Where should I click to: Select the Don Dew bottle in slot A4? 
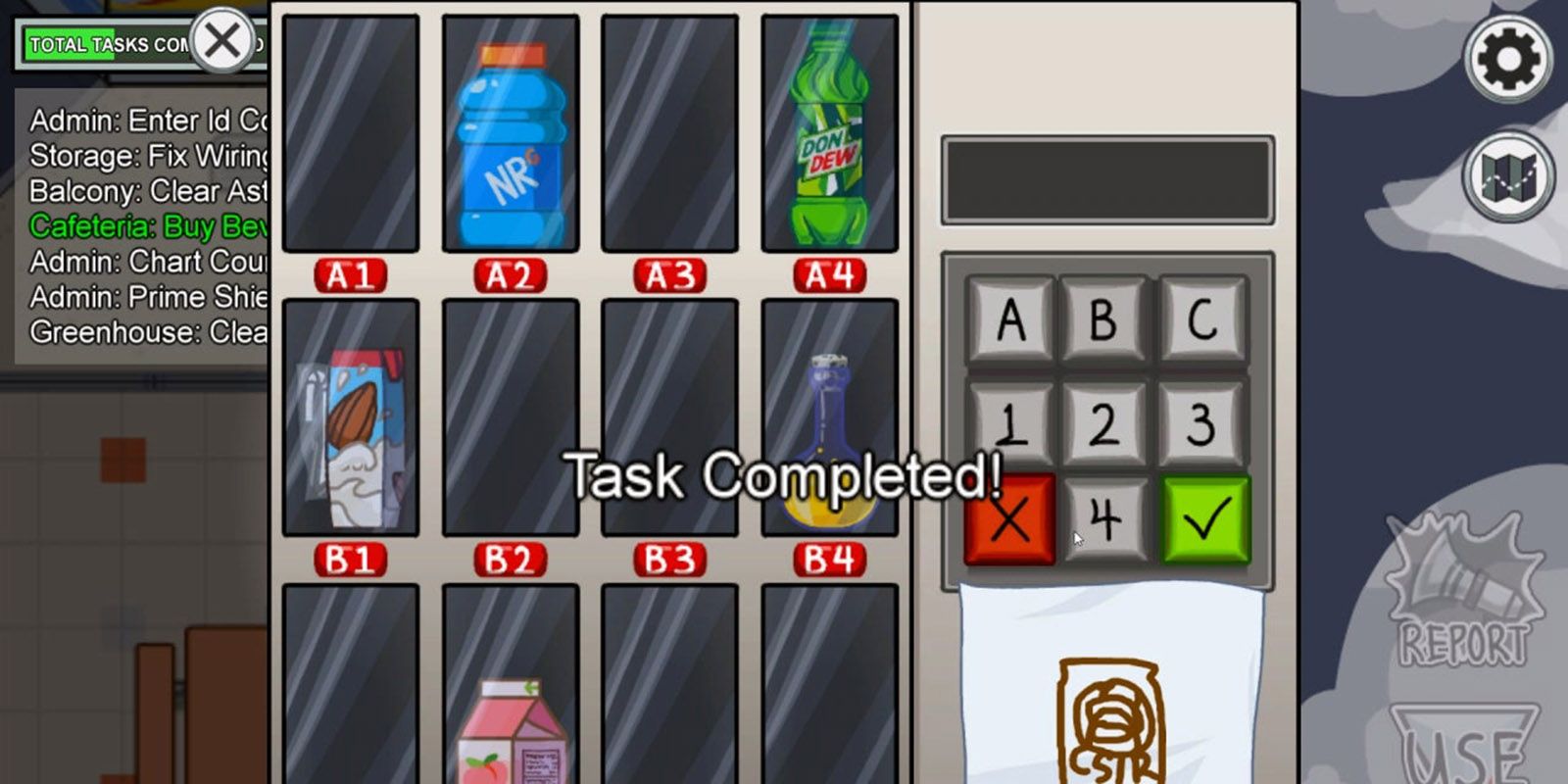pyautogui.click(x=826, y=132)
